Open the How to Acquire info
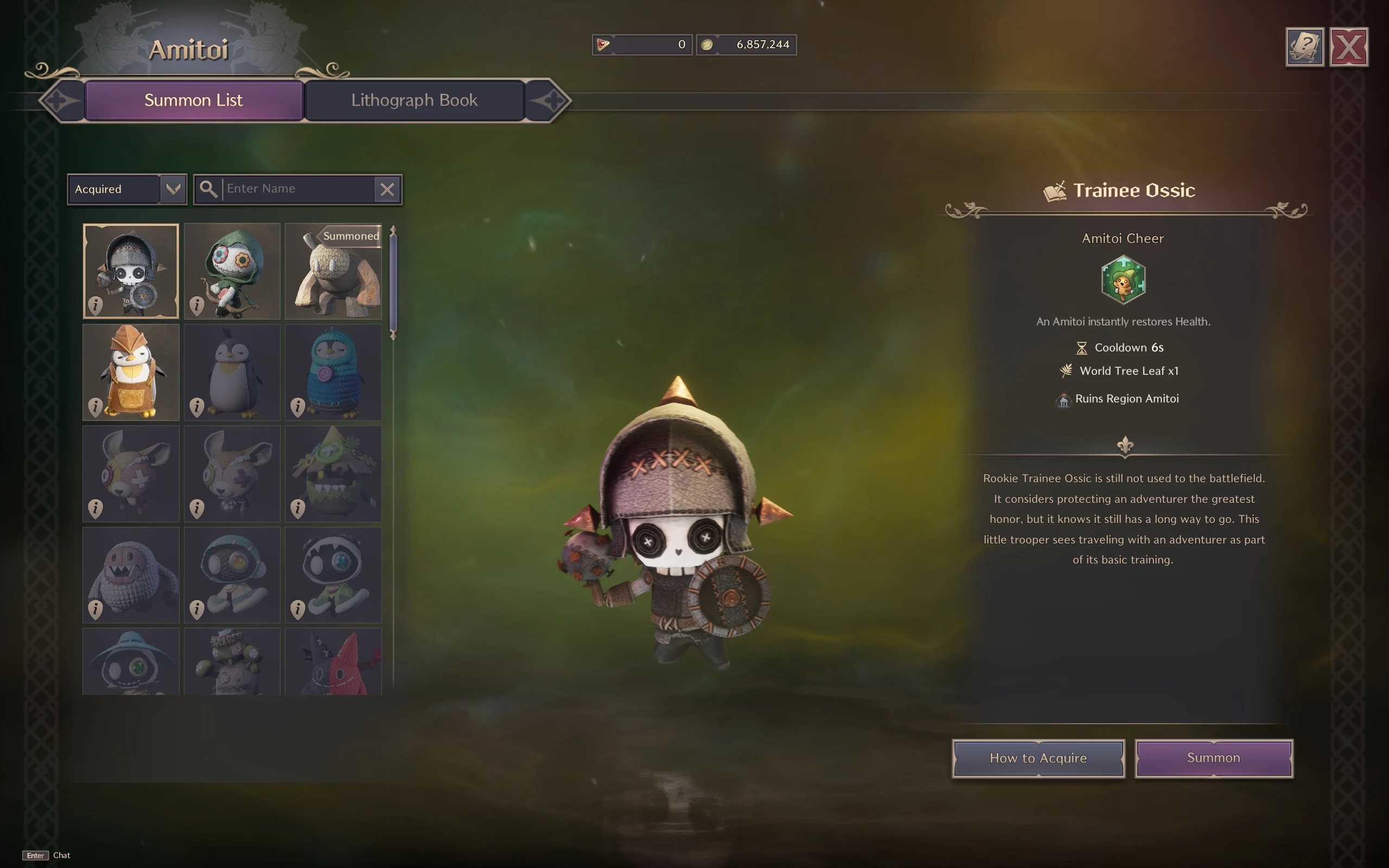Viewport: 1389px width, 868px height. click(x=1038, y=758)
